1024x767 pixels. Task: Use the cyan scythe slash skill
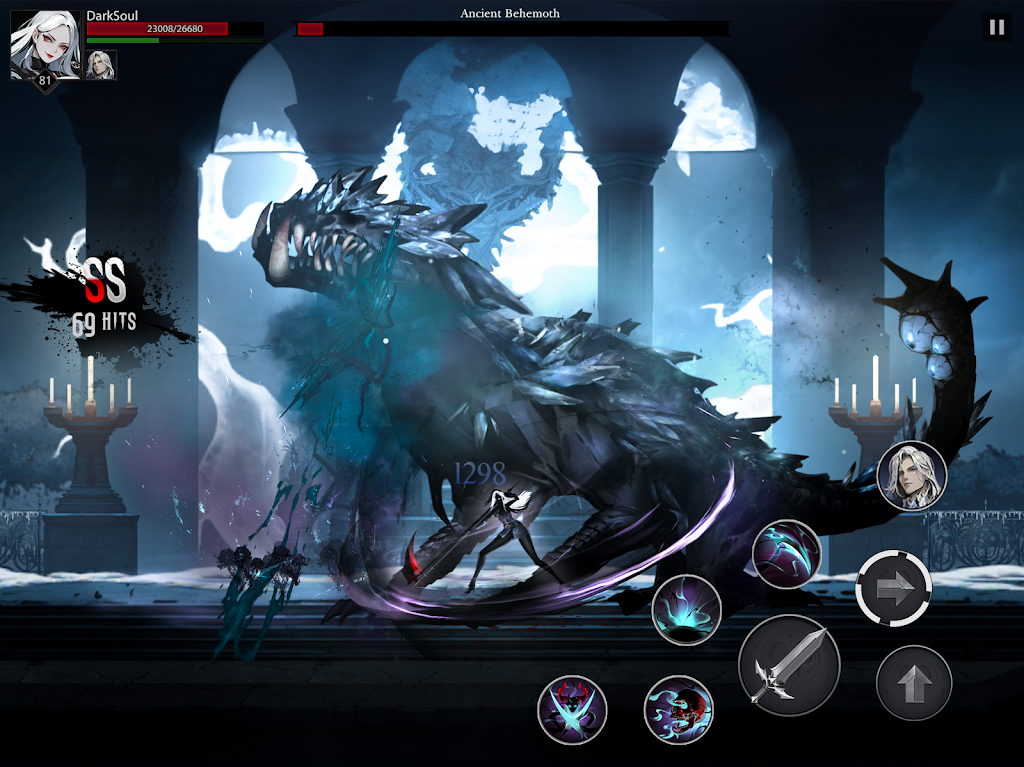pyautogui.click(x=786, y=554)
